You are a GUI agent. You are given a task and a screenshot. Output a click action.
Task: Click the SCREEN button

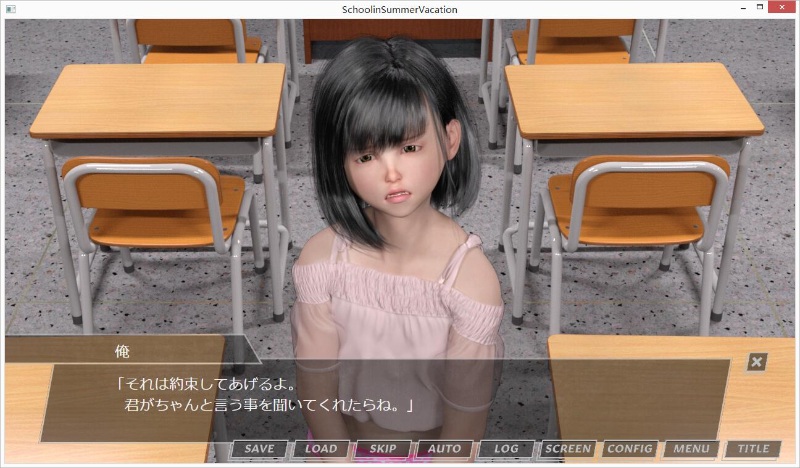[568, 450]
